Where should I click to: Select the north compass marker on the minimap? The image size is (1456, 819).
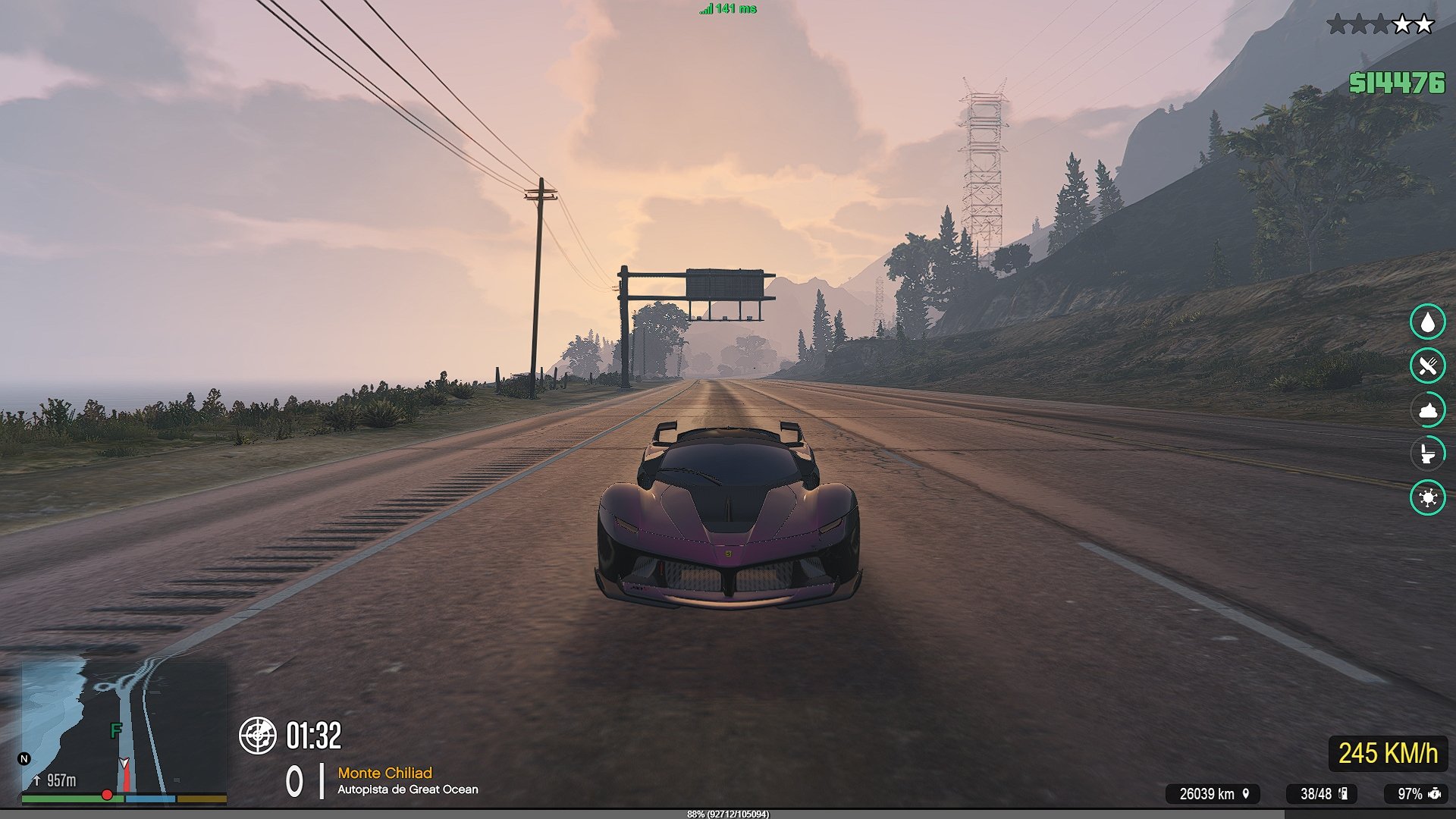coord(24,758)
